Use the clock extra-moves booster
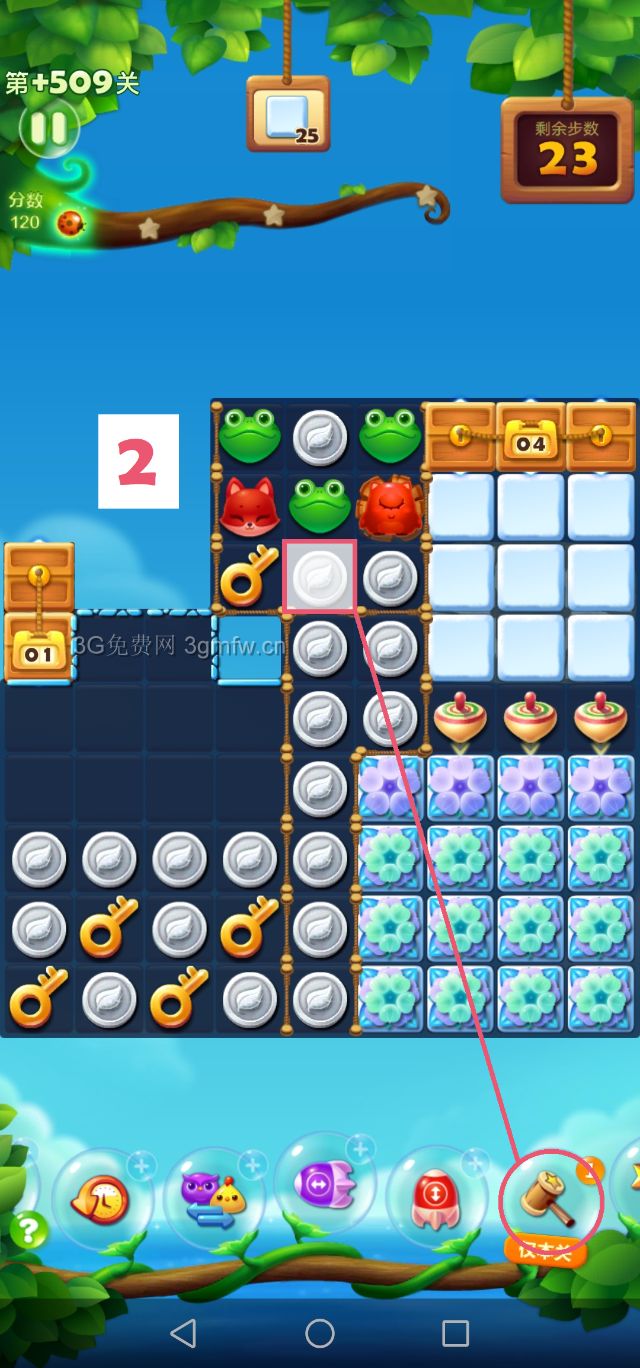640x1368 pixels. 100,1198
